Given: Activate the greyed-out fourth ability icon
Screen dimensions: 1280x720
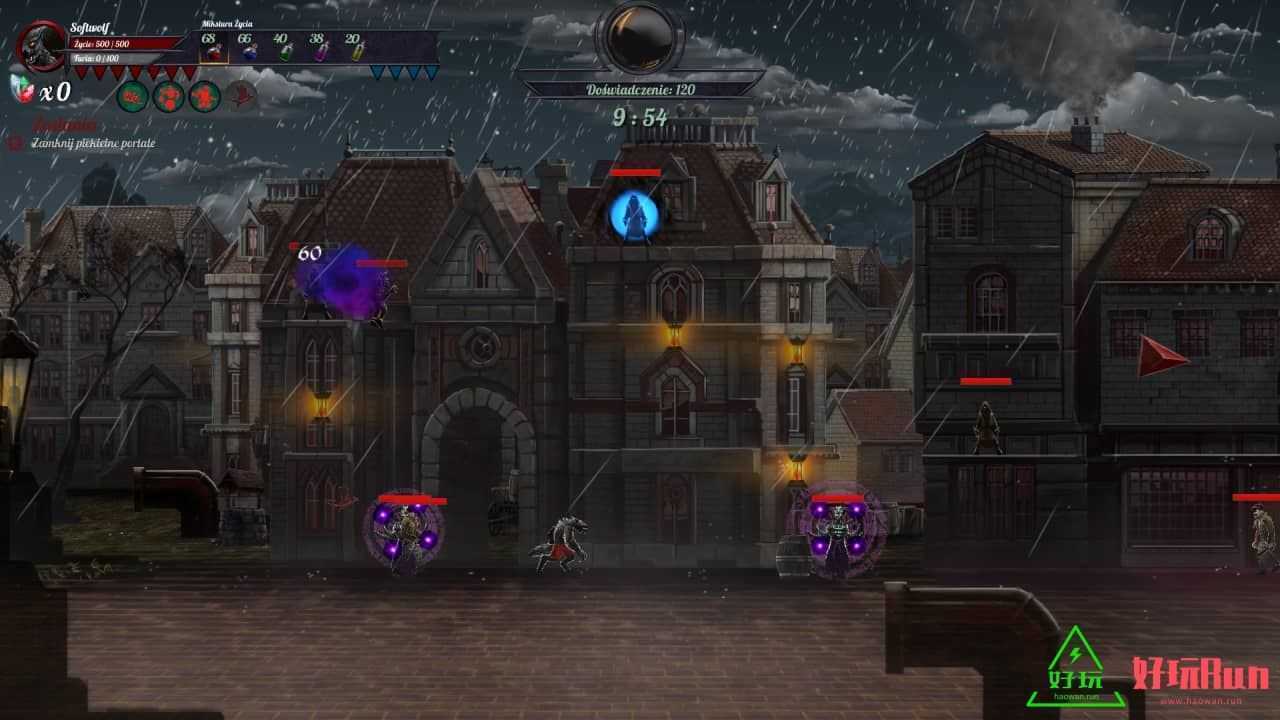Looking at the screenshot, I should 241,96.
